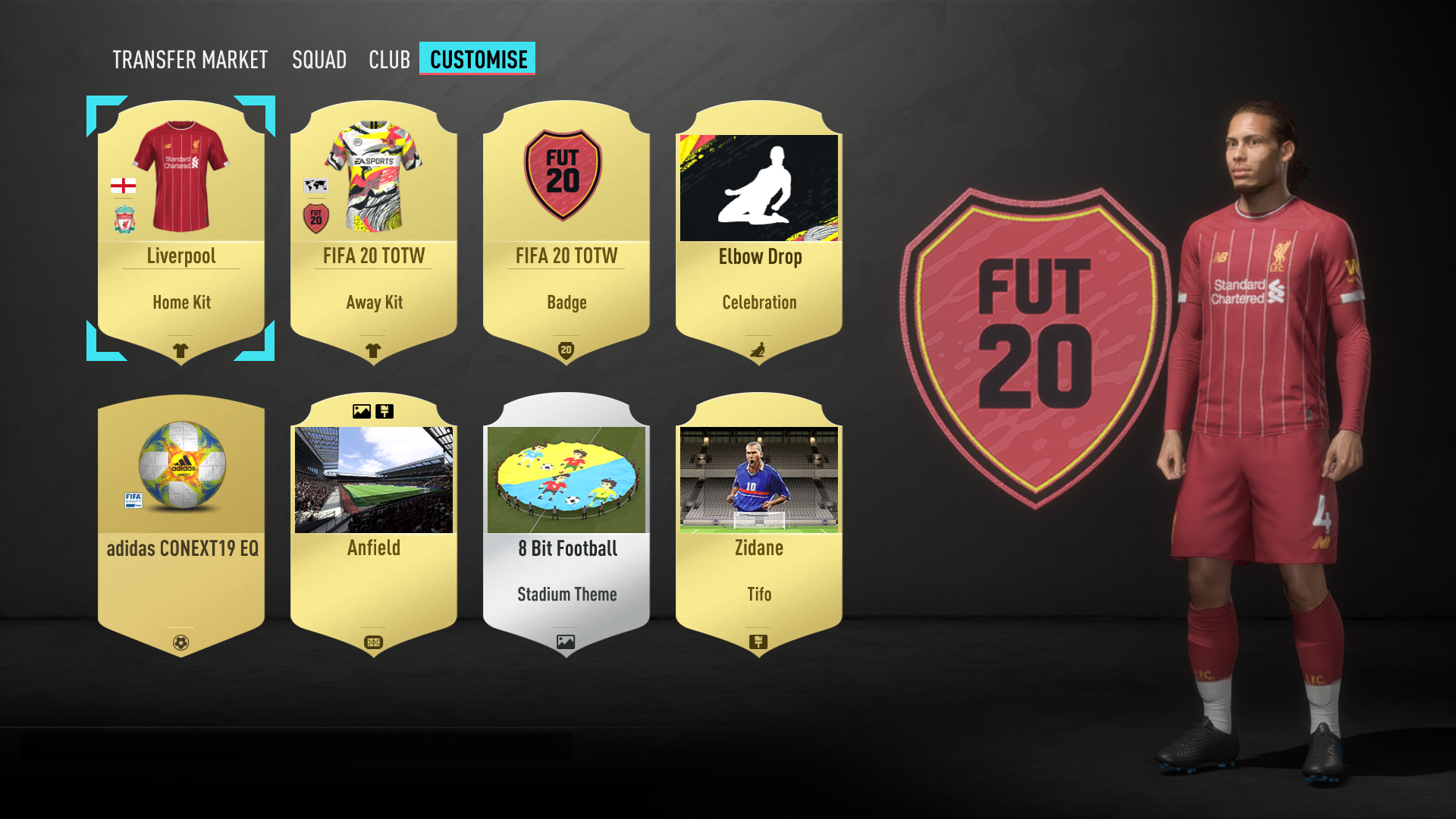Click the highlighted CUSTOMISE tab
1456x819 pixels.
(x=477, y=58)
